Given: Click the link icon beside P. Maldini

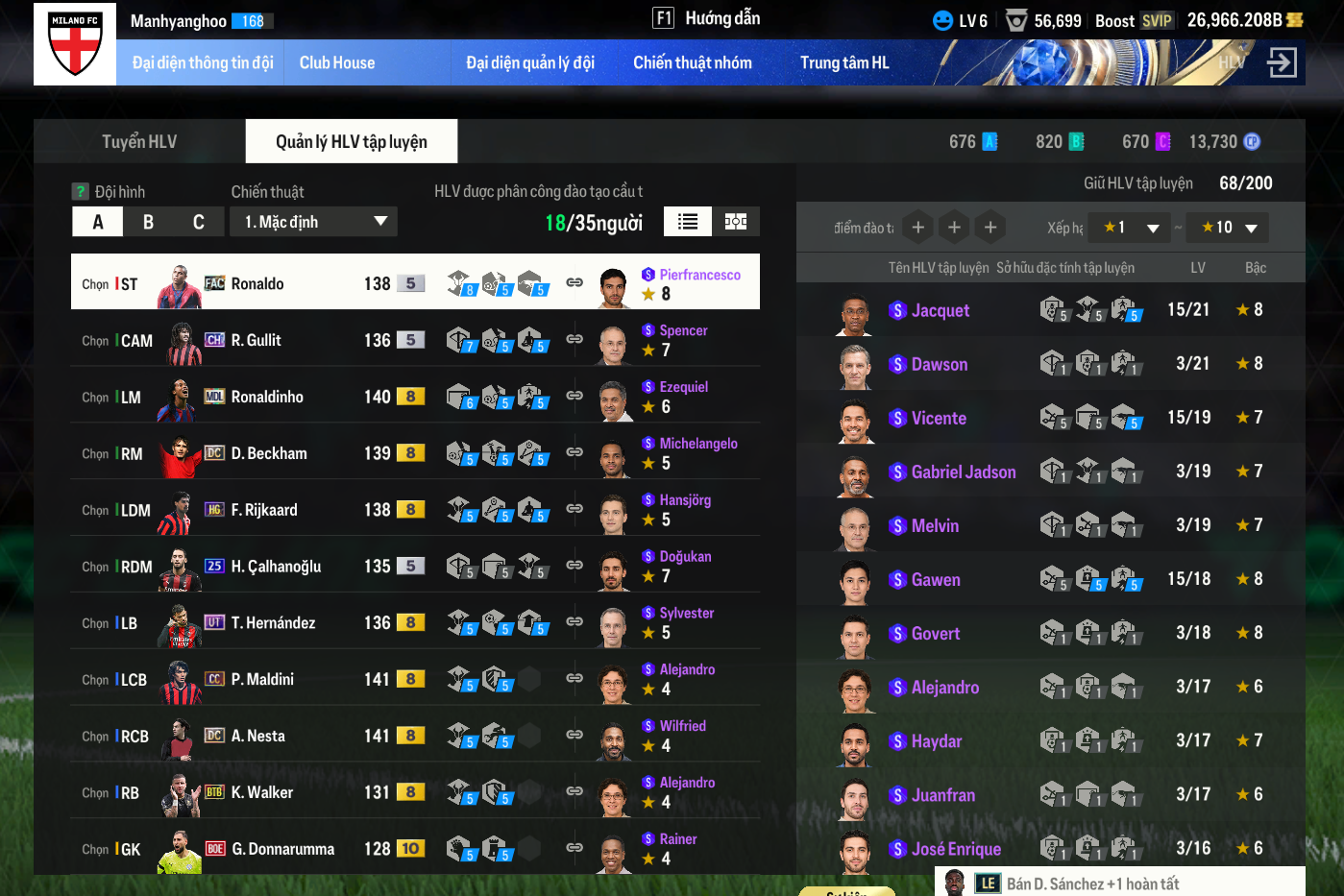Looking at the screenshot, I should (574, 678).
